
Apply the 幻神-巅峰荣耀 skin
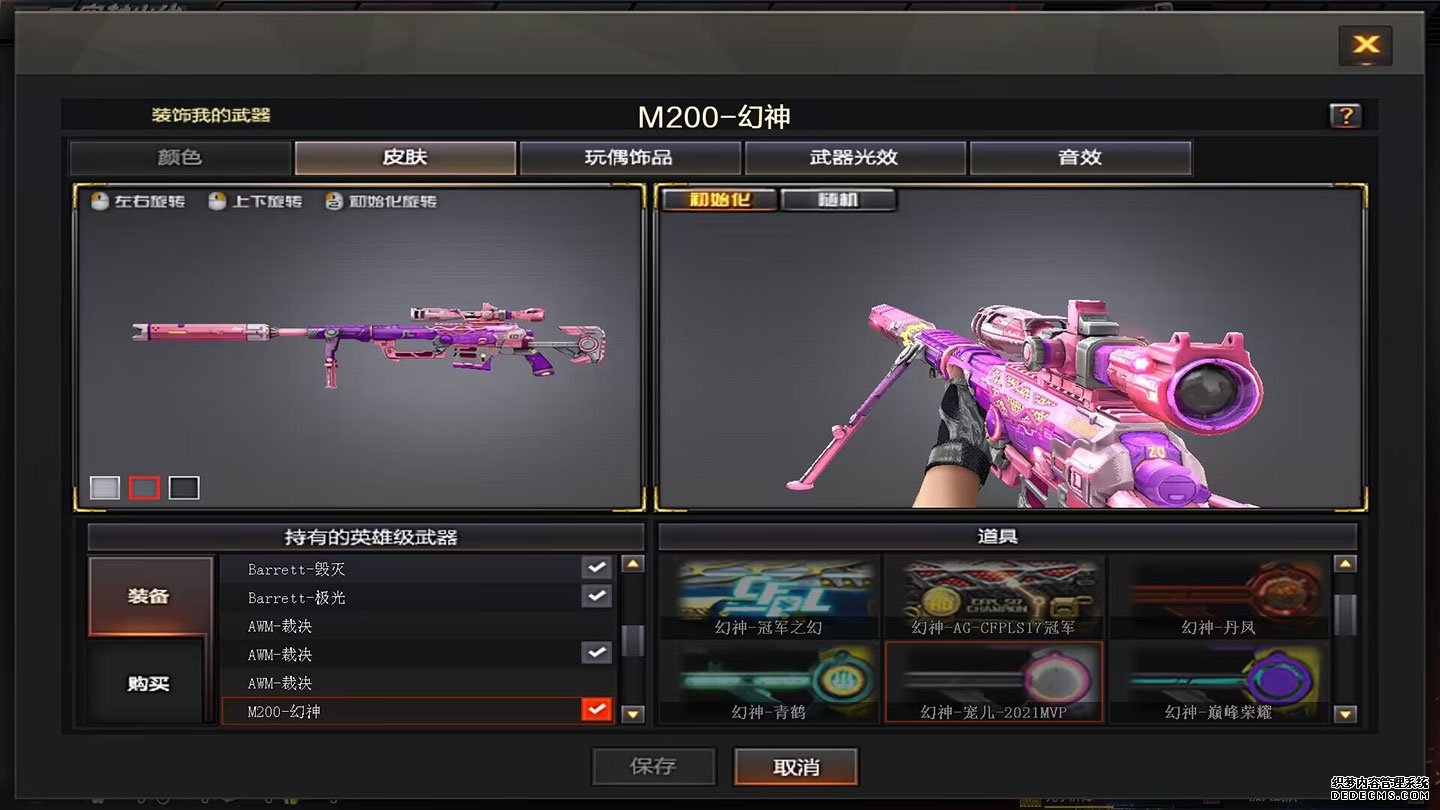pos(1218,683)
